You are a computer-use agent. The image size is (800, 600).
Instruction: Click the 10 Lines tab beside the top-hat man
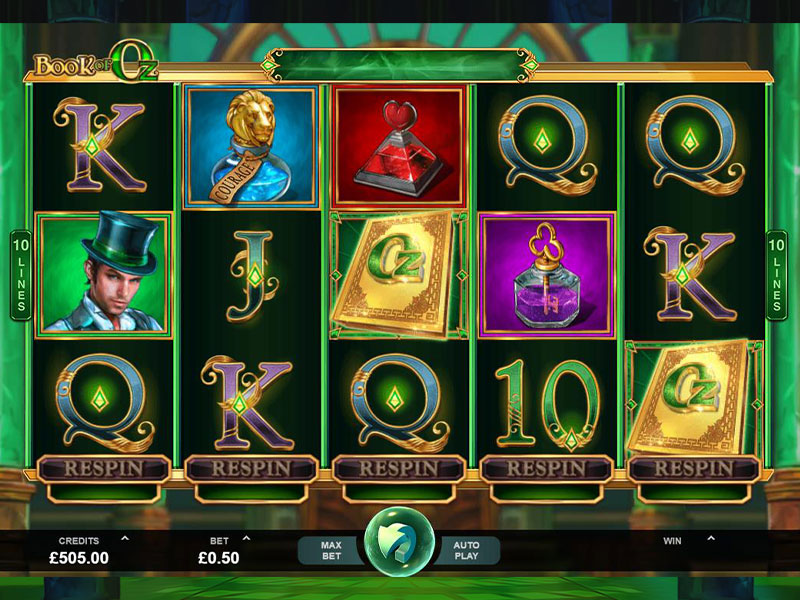click(x=20, y=275)
